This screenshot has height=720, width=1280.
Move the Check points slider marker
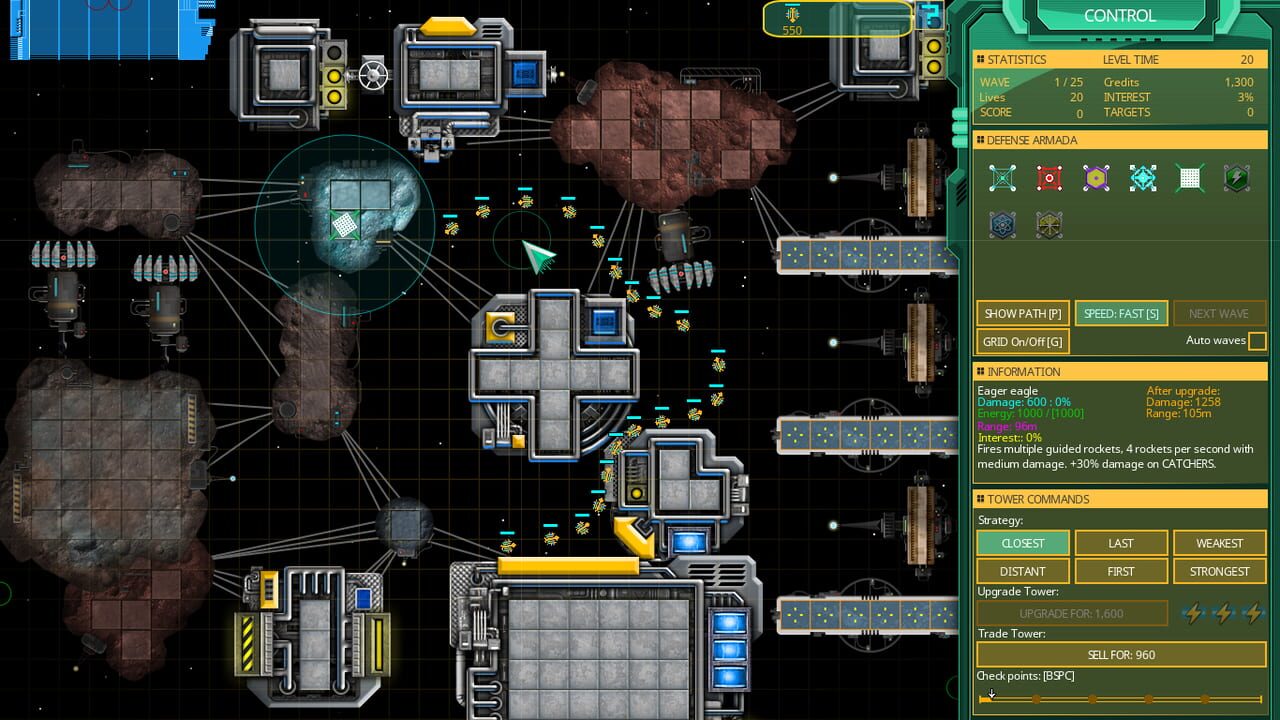pos(991,695)
